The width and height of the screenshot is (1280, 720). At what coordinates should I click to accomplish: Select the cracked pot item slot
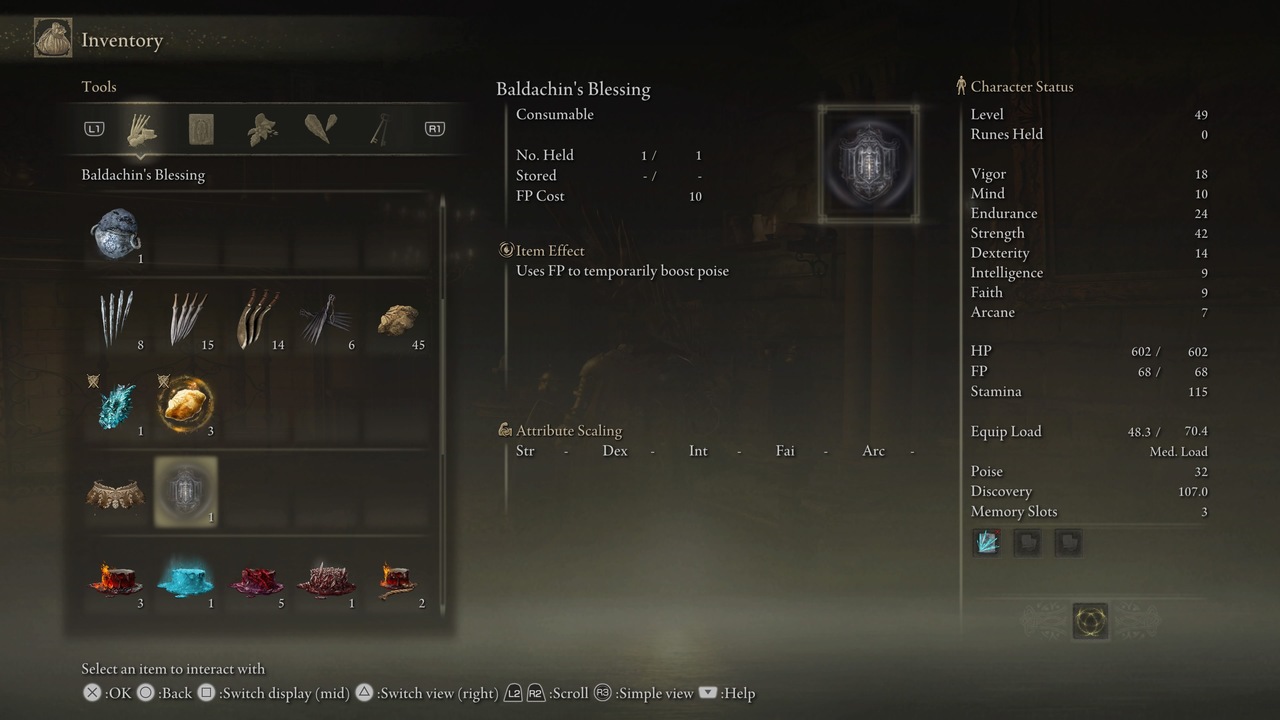(x=115, y=234)
